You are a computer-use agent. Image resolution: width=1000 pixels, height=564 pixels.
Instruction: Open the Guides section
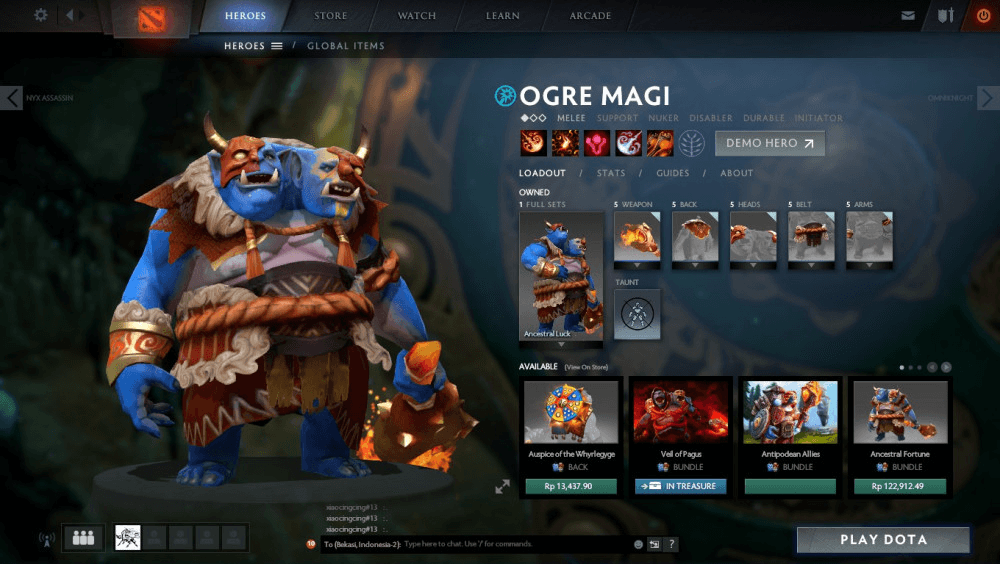tap(672, 173)
